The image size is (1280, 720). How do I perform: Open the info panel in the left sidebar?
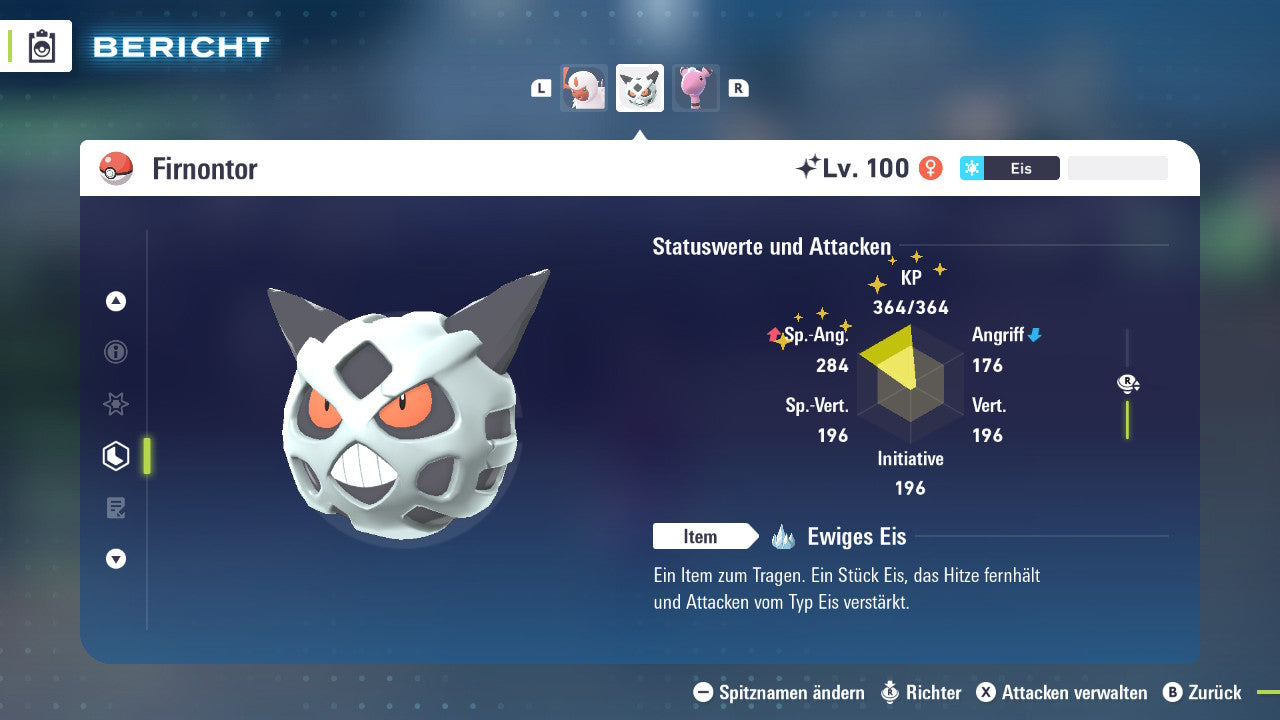point(115,352)
